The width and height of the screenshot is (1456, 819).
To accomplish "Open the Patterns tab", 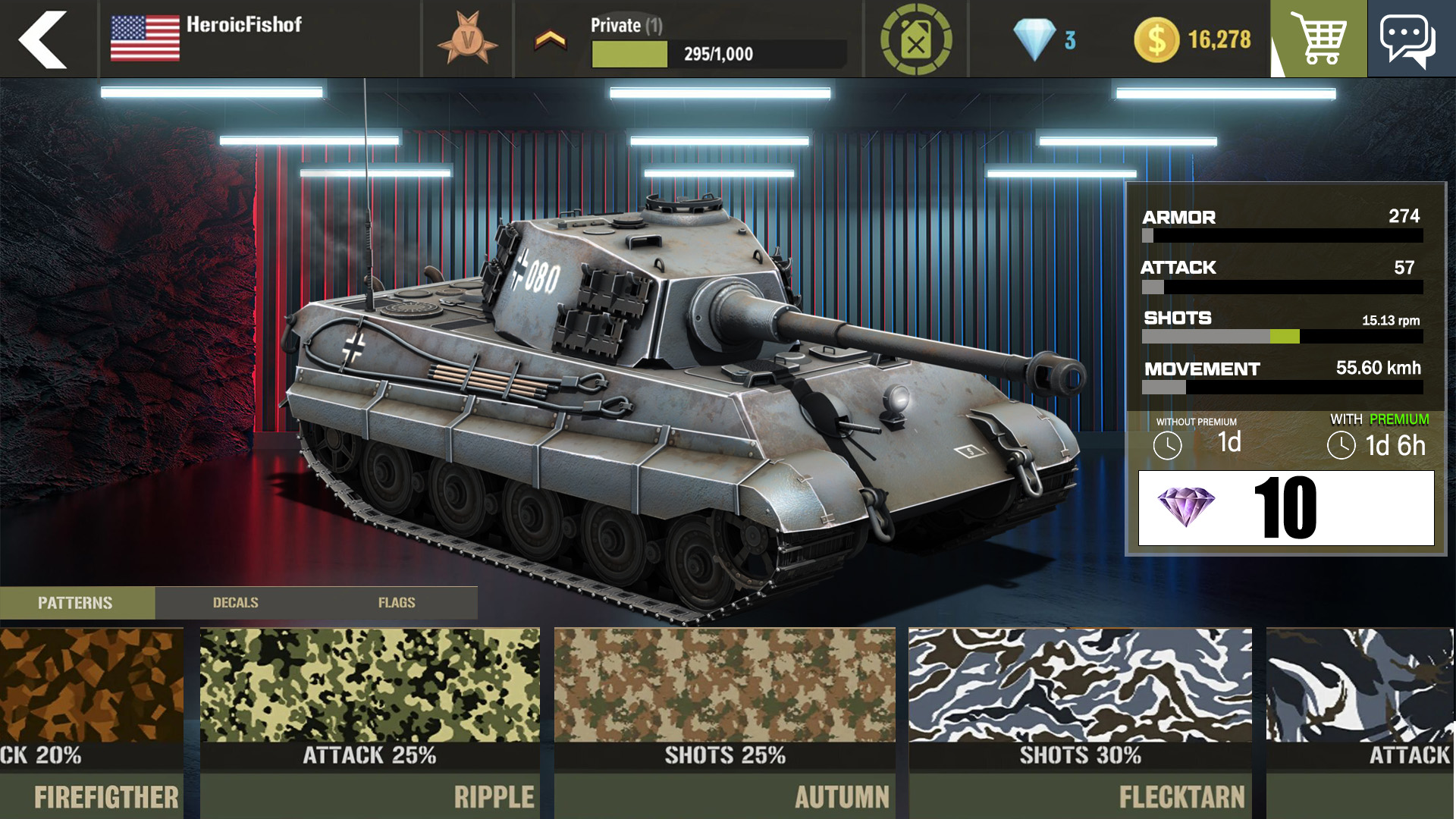I will (76, 603).
